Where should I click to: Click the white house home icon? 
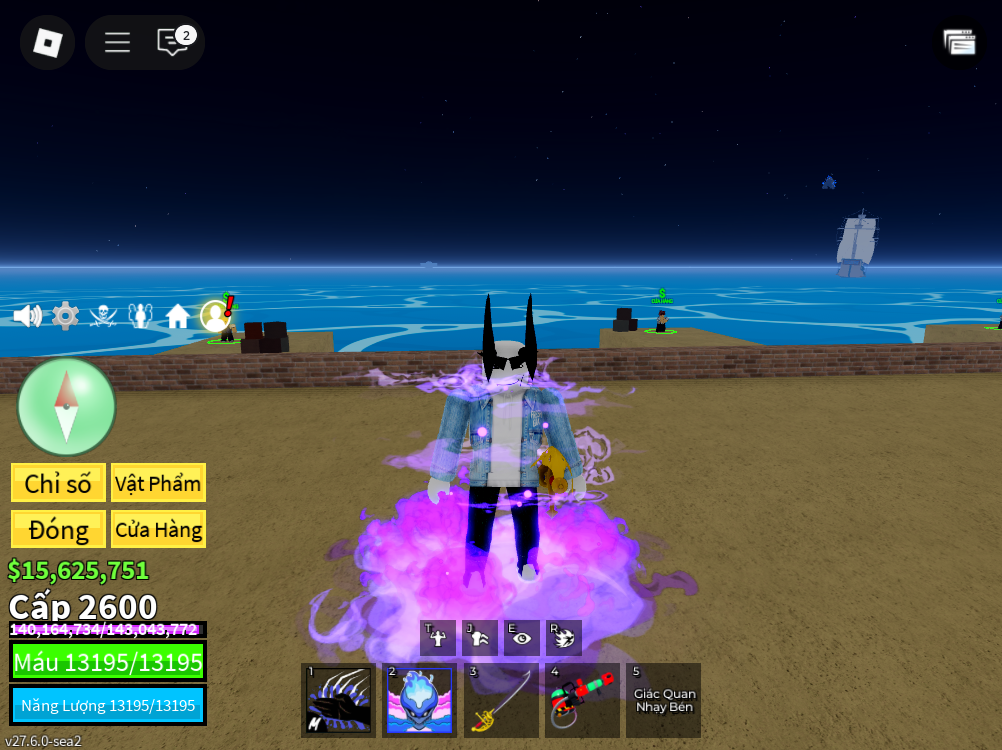pos(178,316)
